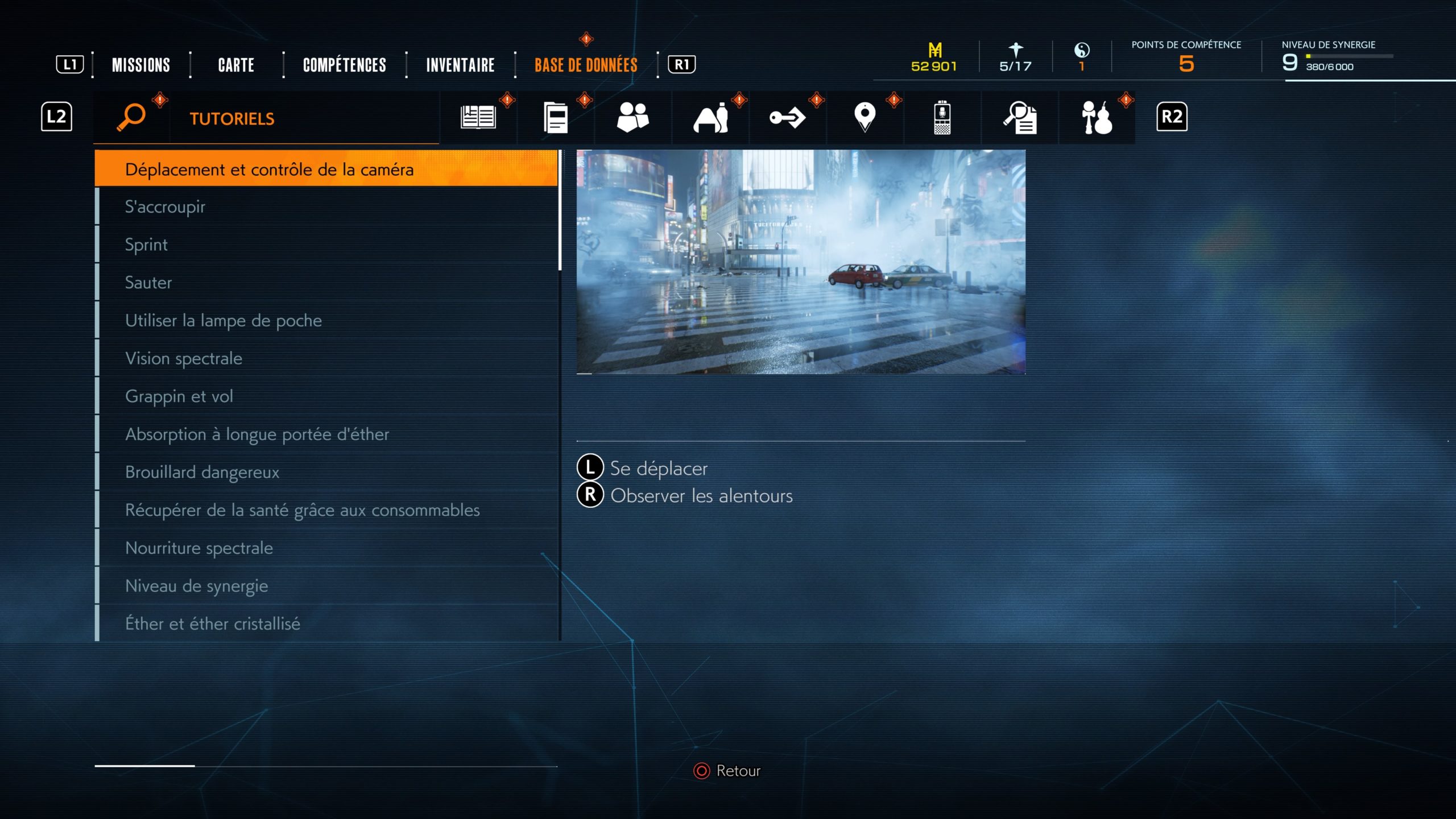Select the Tutoriels magnifier category

(131, 117)
